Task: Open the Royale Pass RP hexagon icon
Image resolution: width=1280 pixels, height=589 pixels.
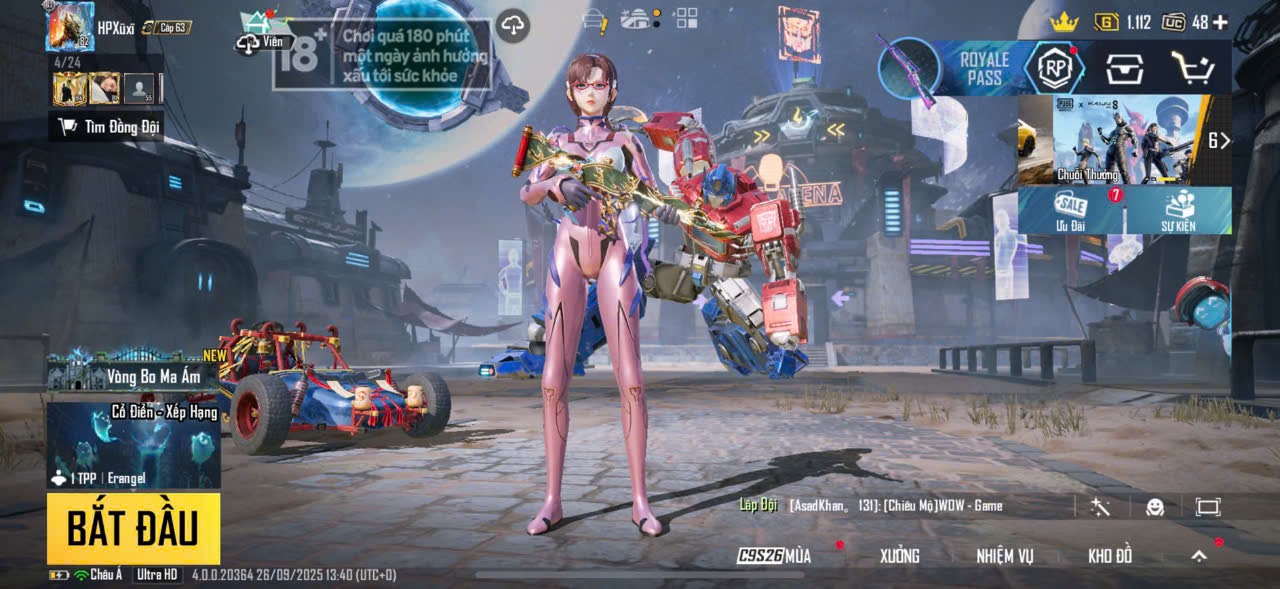Action: [x=1054, y=67]
